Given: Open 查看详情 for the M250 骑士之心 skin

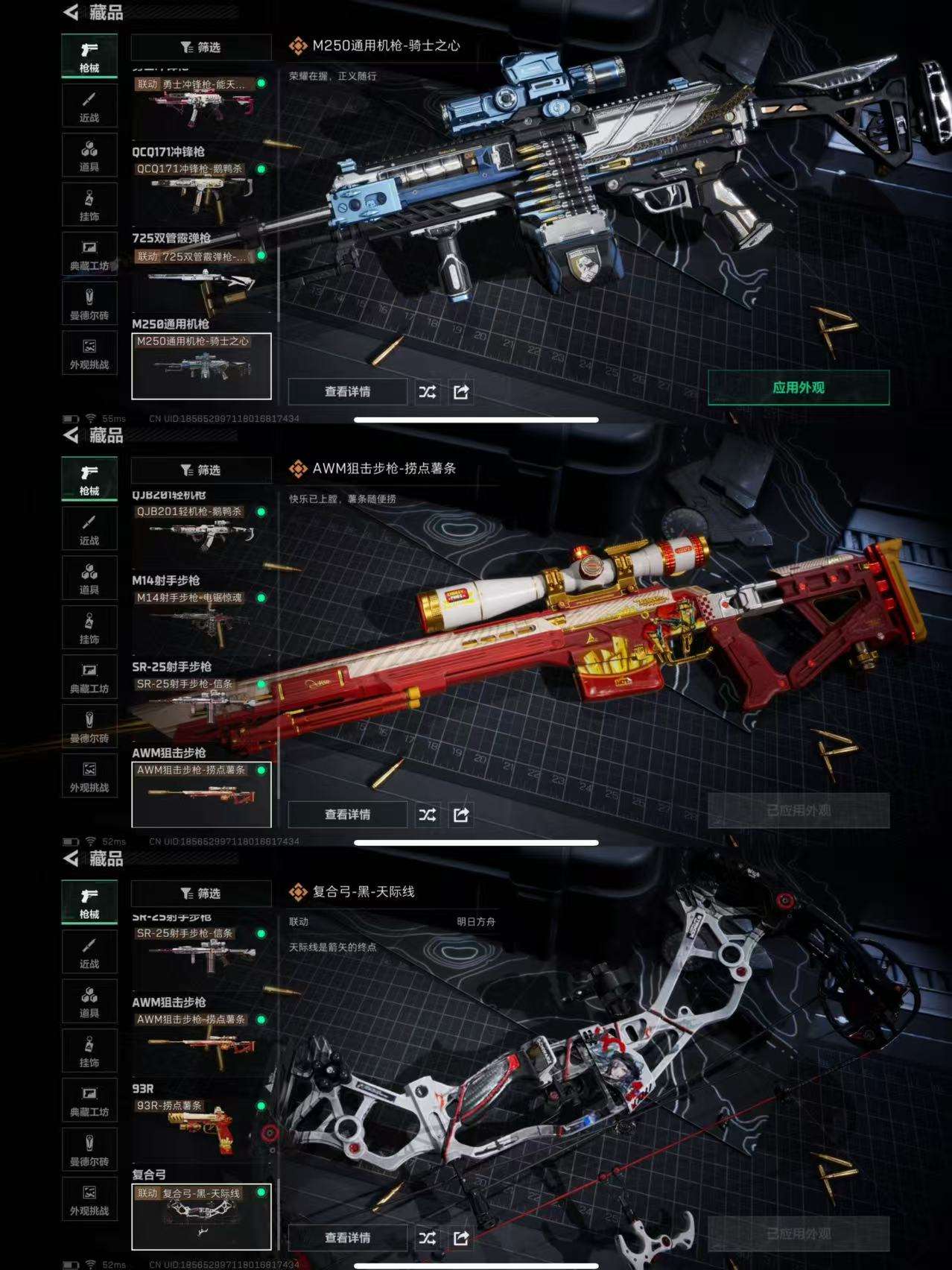Looking at the screenshot, I should 347,392.
